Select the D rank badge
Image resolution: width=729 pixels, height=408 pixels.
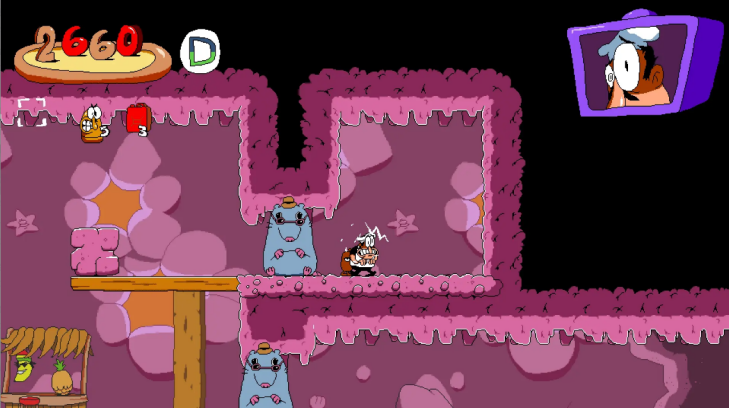202,50
